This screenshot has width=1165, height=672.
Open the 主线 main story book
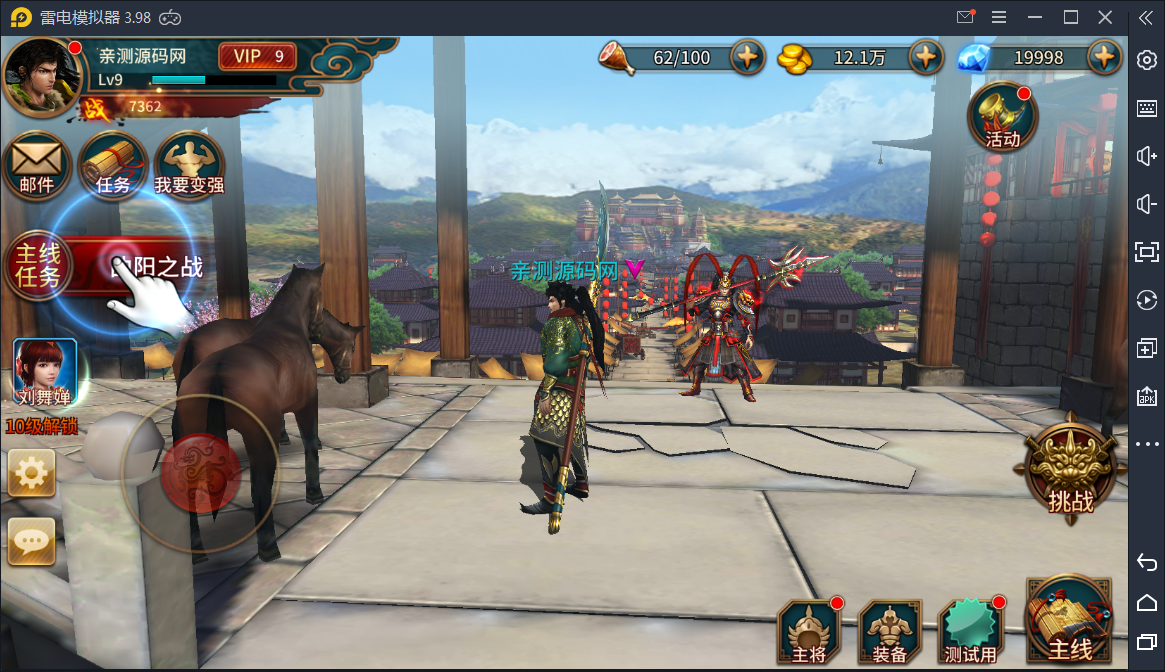click(1069, 622)
